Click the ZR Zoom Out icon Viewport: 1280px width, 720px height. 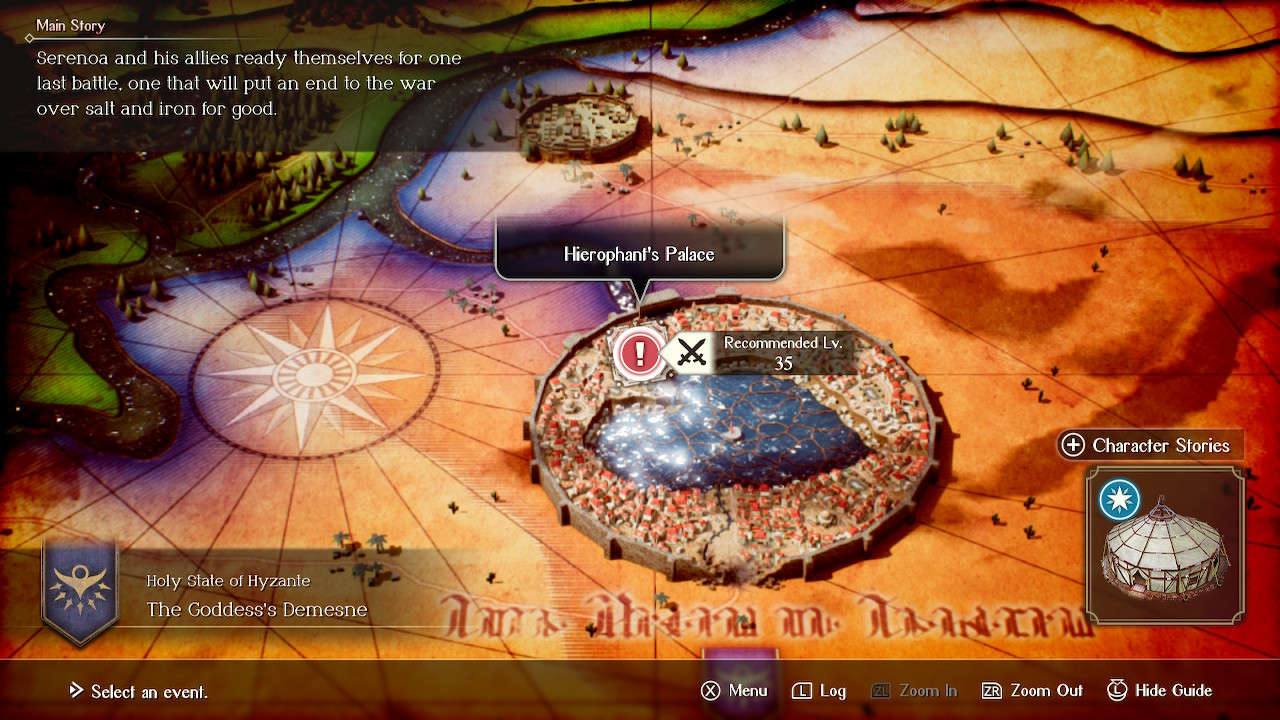(1002, 690)
